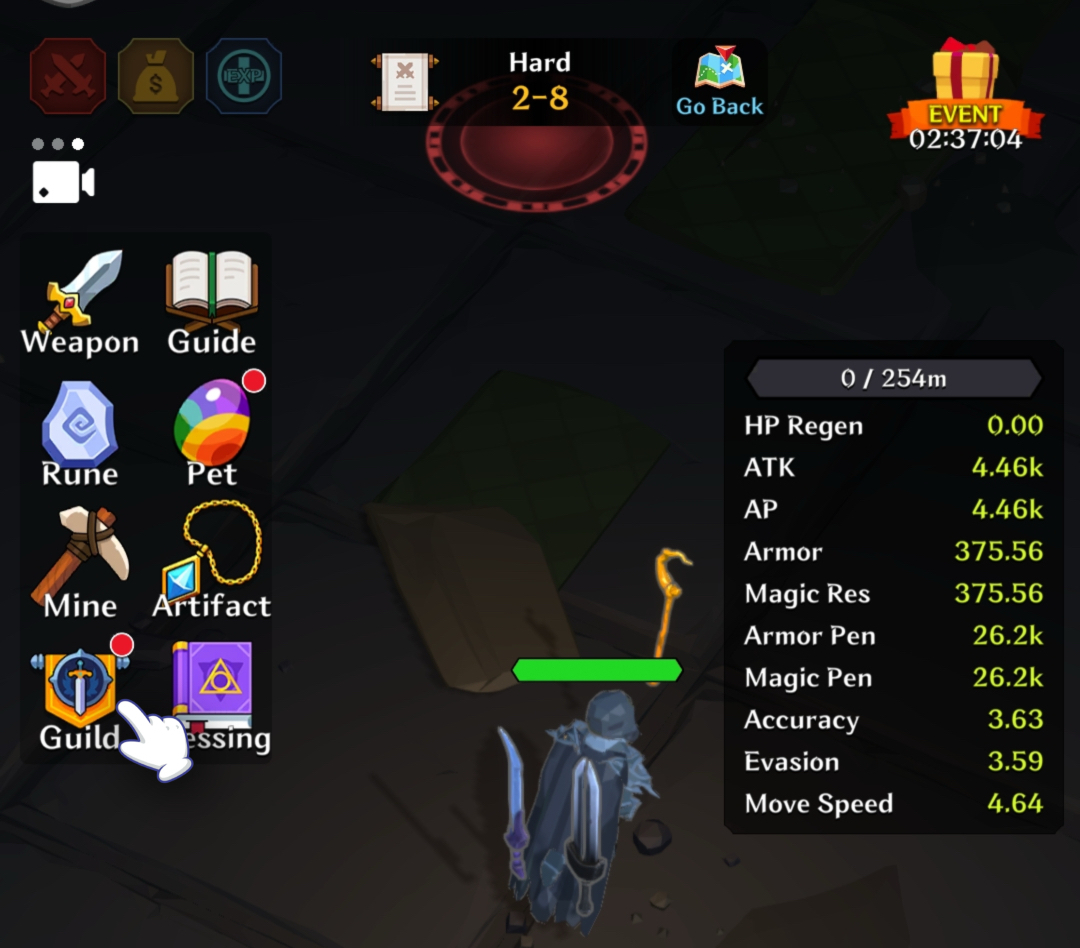Screen dimensions: 1080x948
Task: Open the Mine menu
Action: (x=80, y=563)
